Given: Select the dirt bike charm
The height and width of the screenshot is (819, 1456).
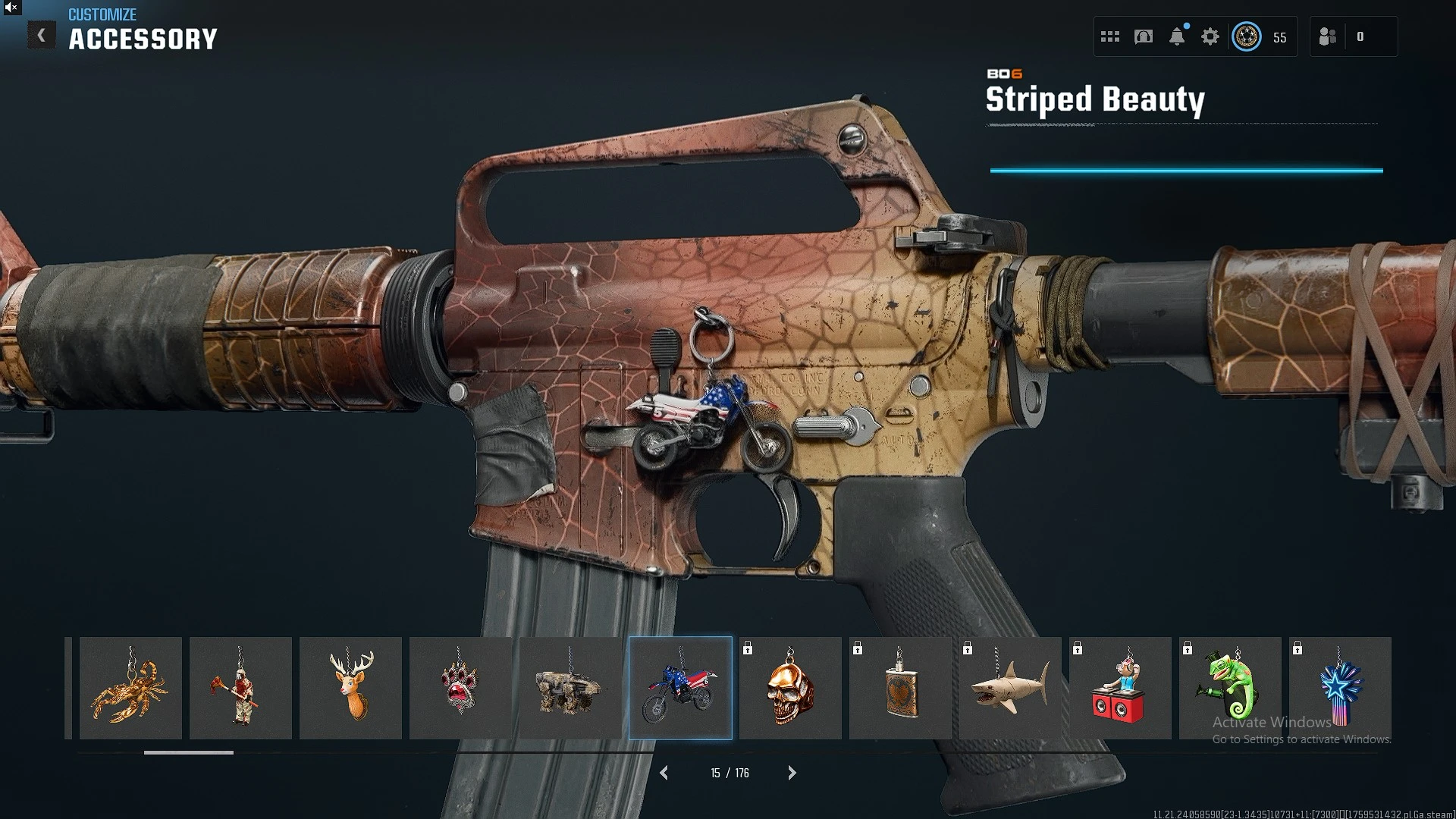Looking at the screenshot, I should (x=680, y=688).
